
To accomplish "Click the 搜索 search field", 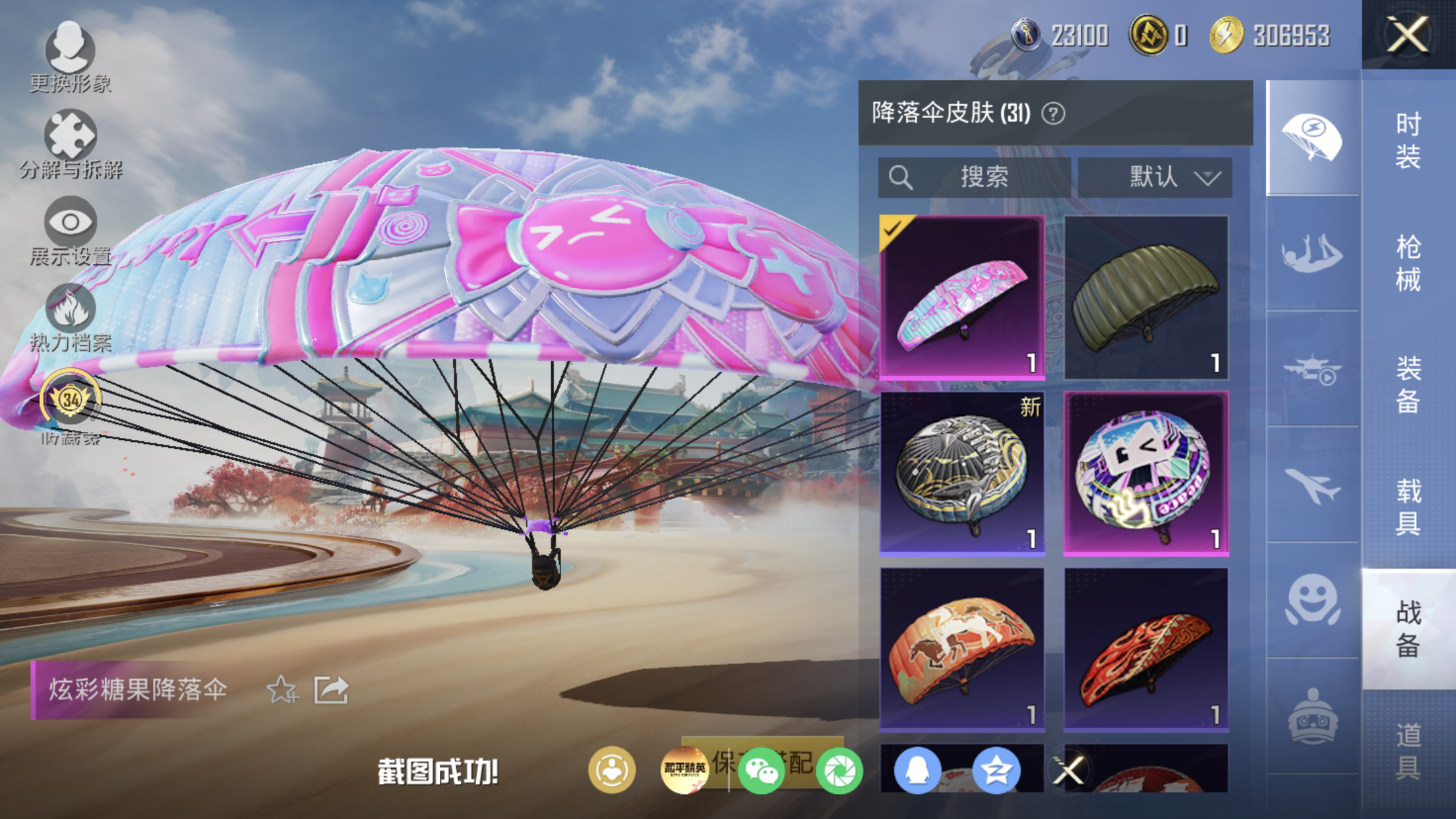I will (974, 177).
